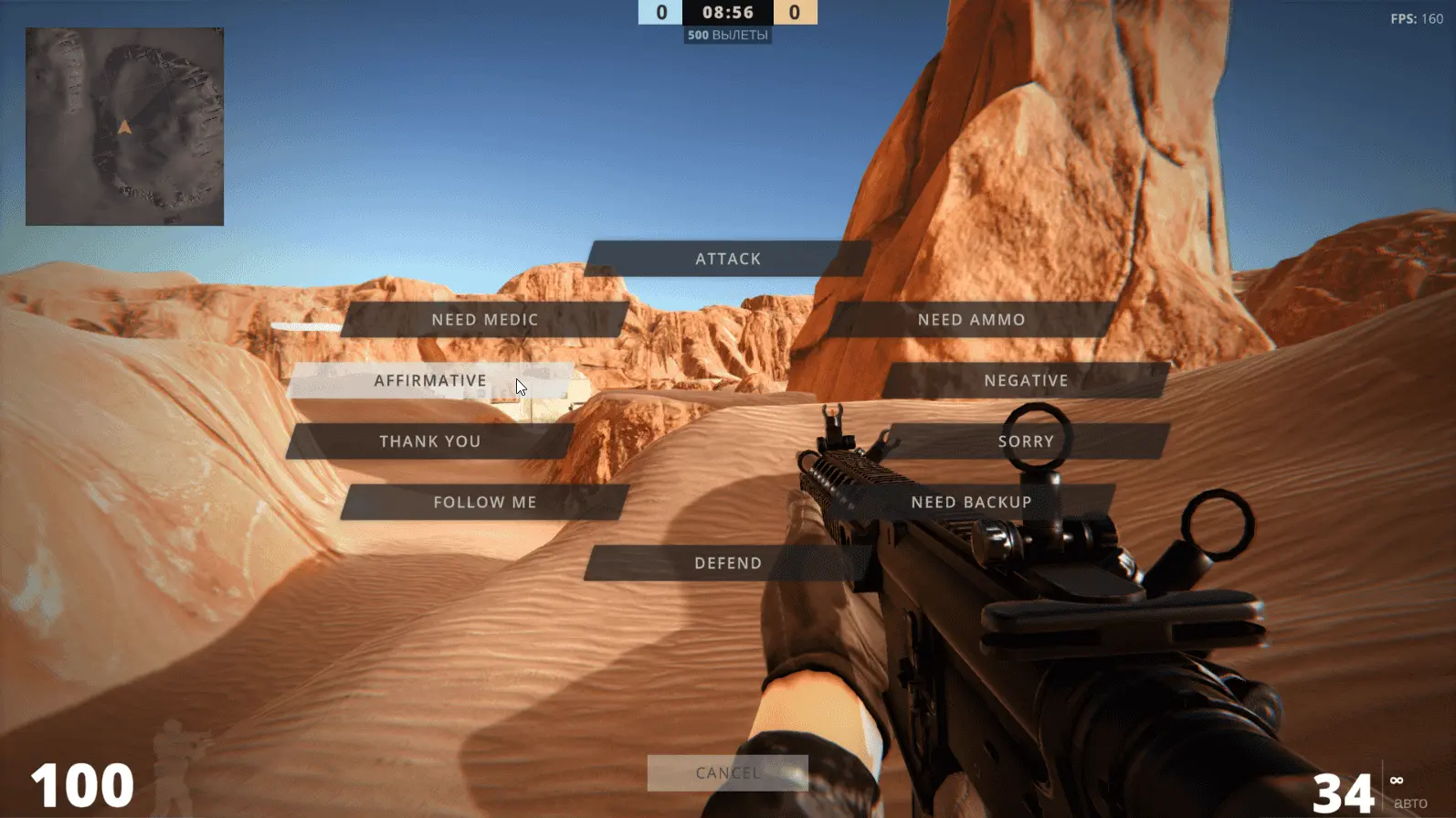Call for help with Need Backup
The image size is (1456, 818).
point(971,502)
